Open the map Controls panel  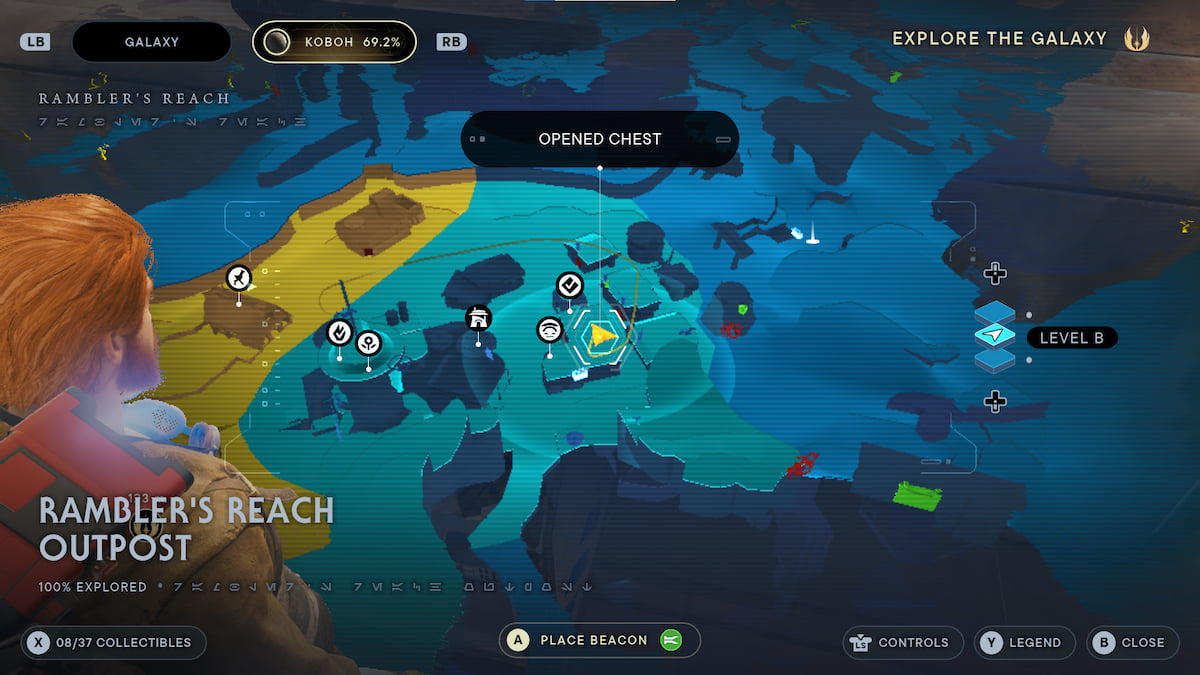[x=904, y=642]
